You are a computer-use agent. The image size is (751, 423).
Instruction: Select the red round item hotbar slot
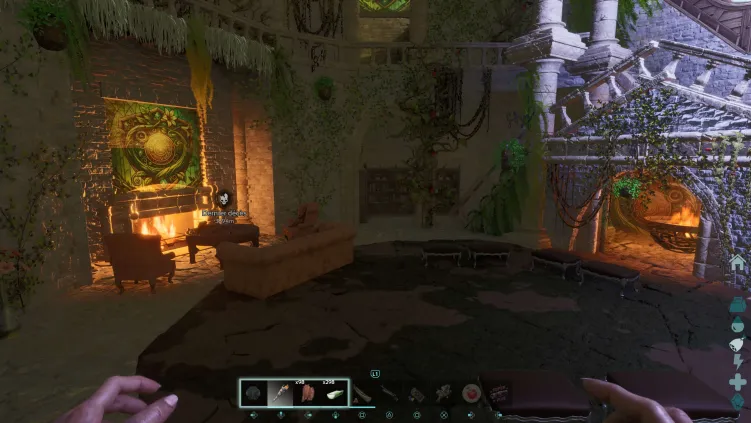(x=470, y=393)
